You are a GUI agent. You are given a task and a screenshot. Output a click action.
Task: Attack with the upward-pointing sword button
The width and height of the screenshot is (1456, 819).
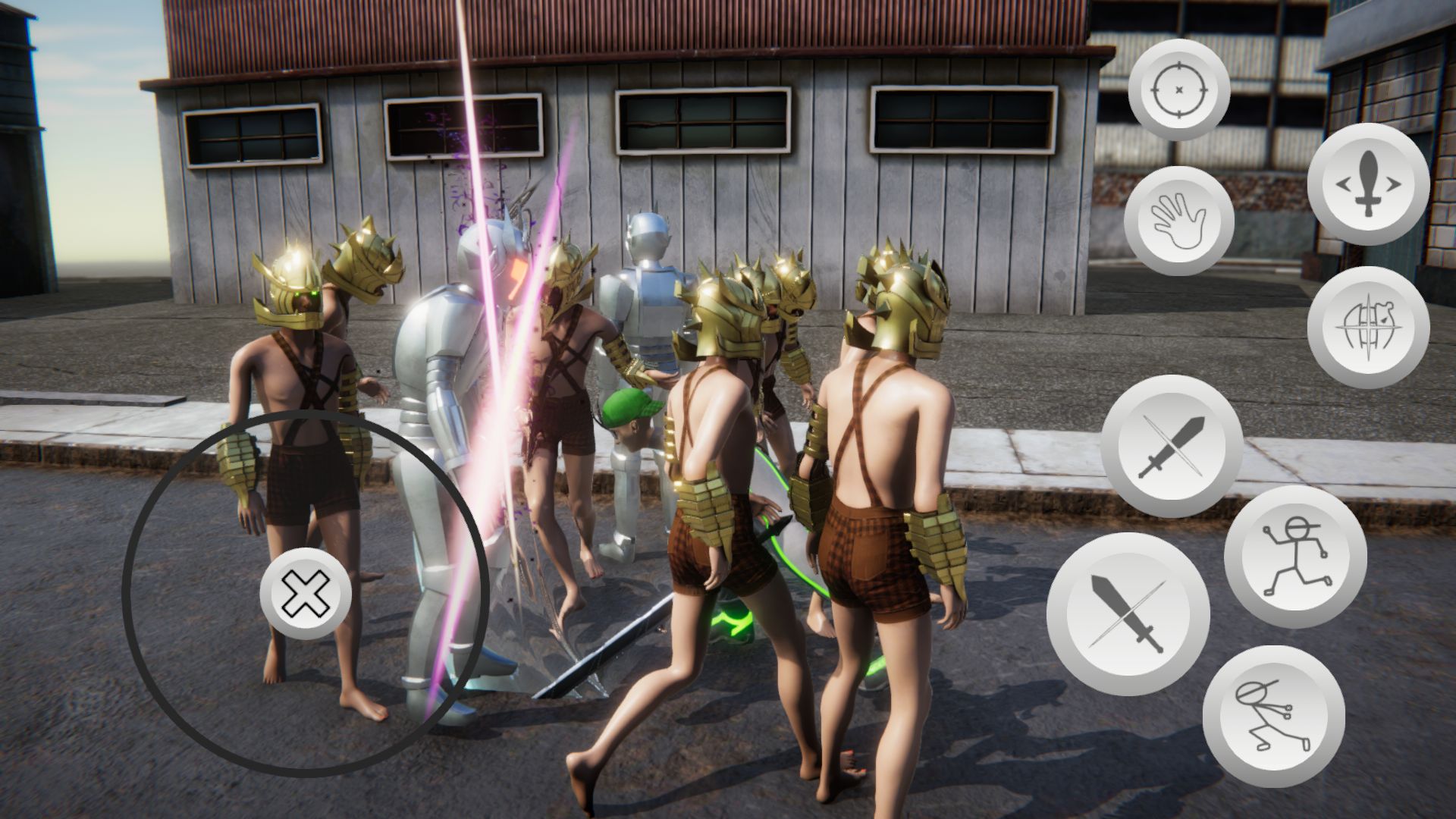(1171, 446)
